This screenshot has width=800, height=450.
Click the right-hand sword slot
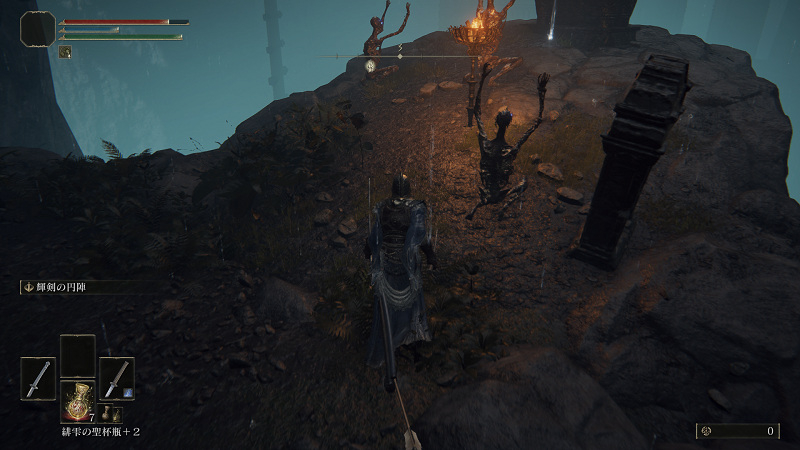116,378
